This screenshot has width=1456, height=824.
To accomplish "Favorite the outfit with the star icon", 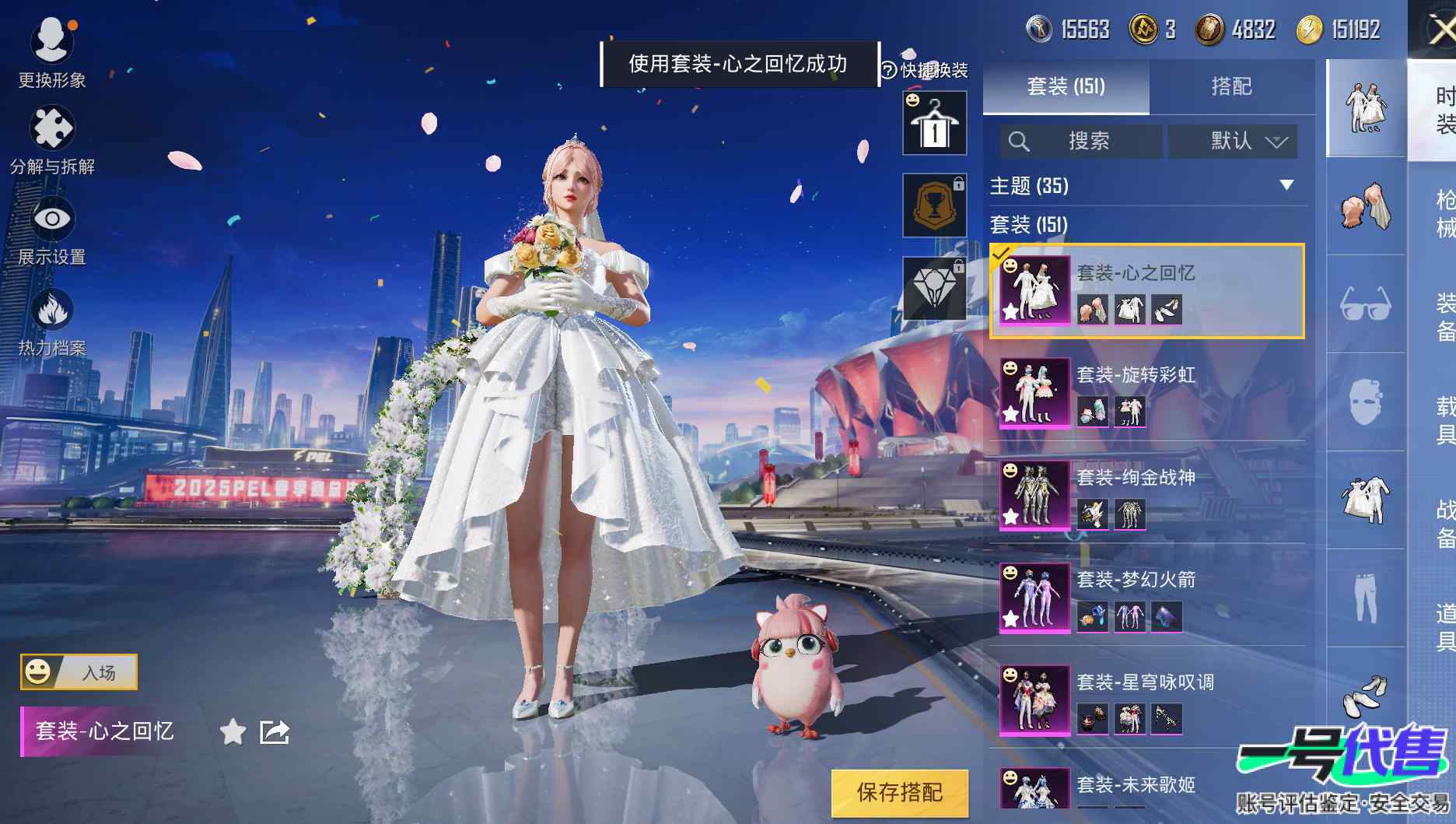I will click(x=233, y=732).
